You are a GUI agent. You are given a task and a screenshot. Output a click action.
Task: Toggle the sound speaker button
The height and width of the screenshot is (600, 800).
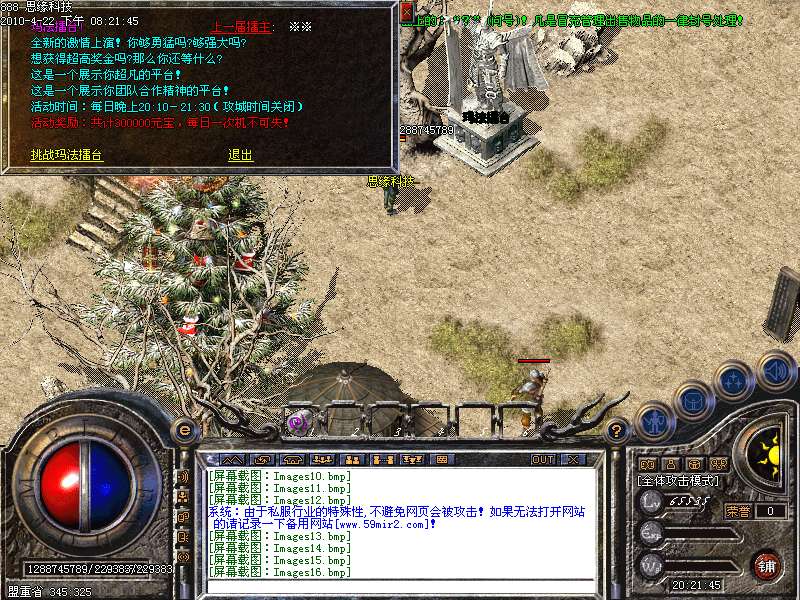tap(775, 369)
